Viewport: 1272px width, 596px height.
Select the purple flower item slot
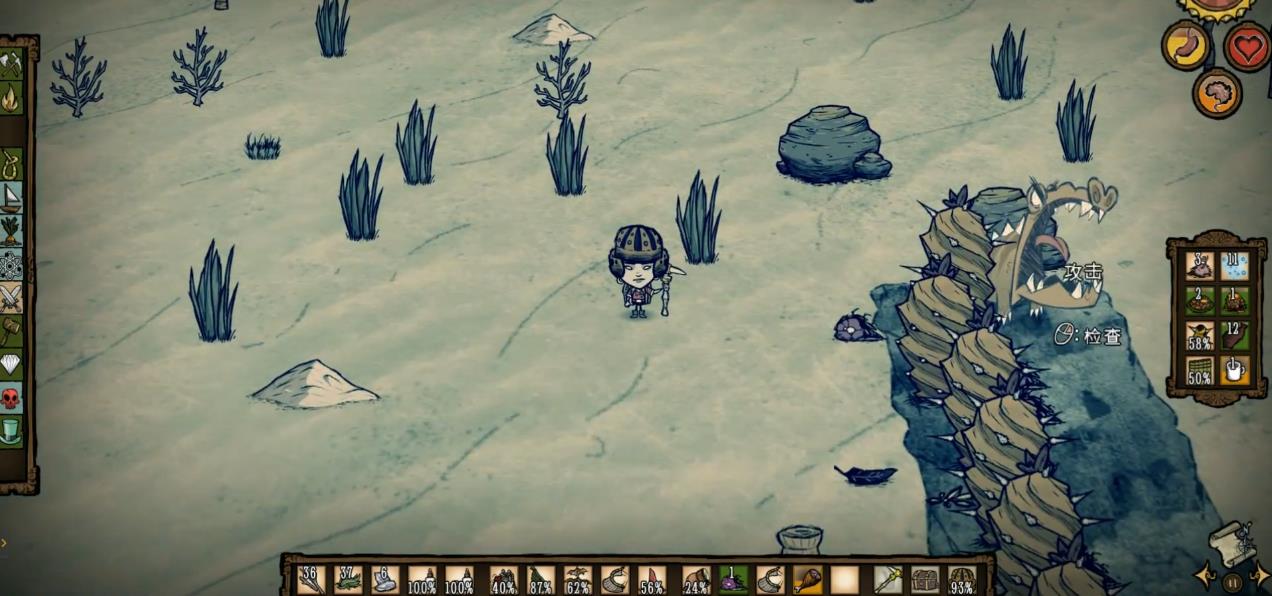[x=733, y=579]
